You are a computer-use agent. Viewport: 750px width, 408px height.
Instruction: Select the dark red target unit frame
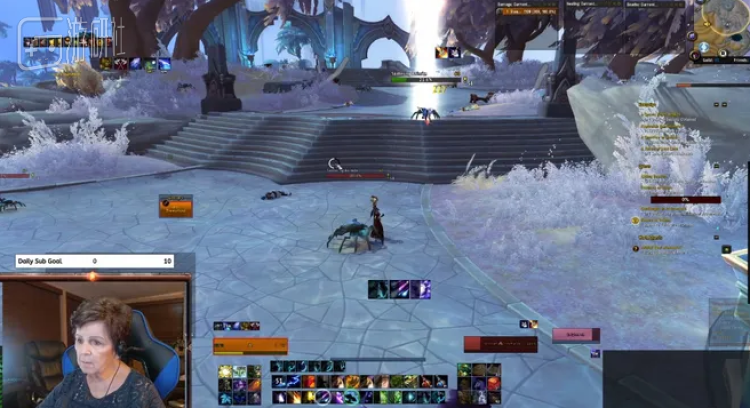(500, 344)
